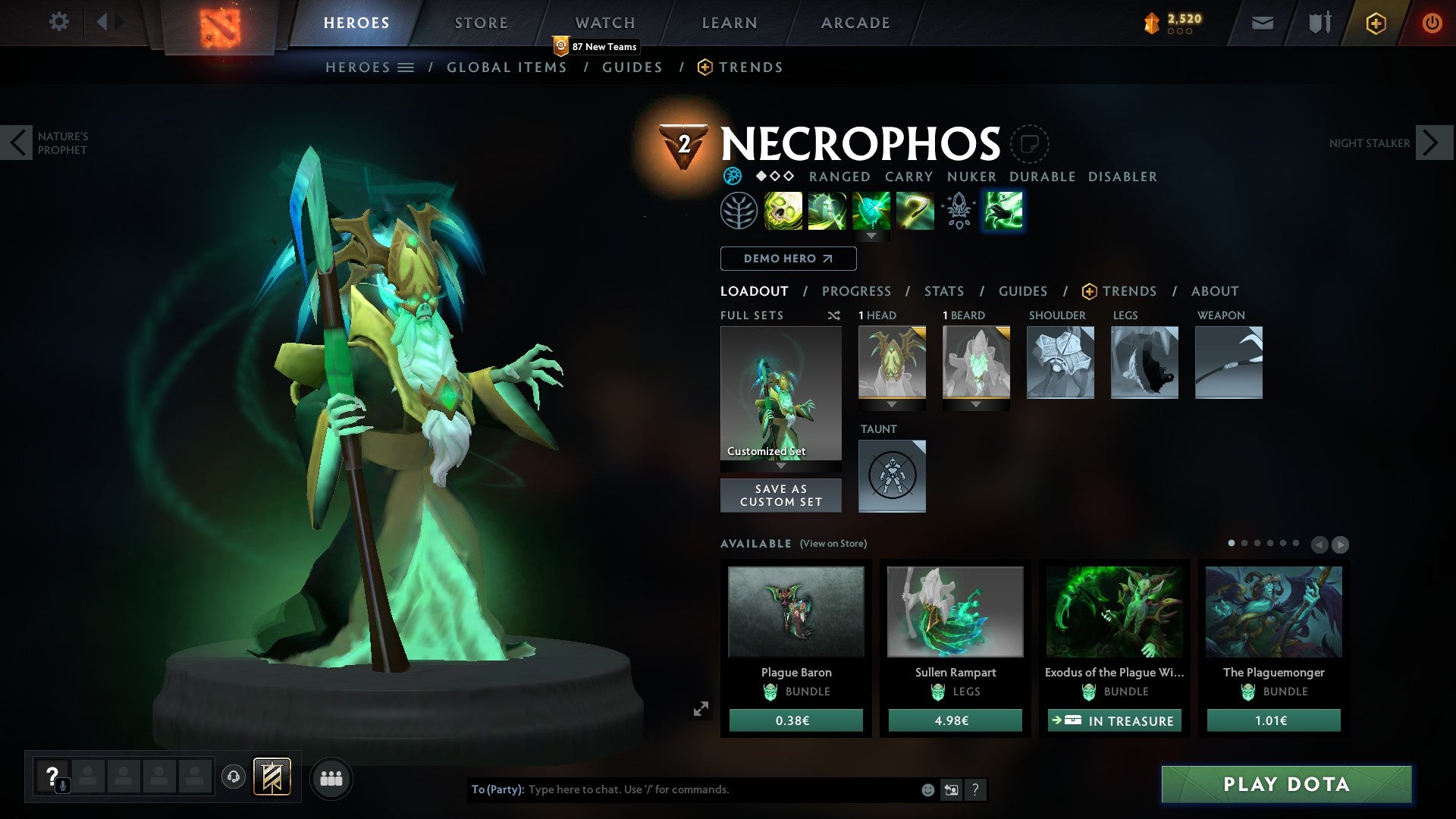Screen dimensions: 1456x819
Task: Click the Heartstopper Aura ability icon
Action: click(871, 211)
